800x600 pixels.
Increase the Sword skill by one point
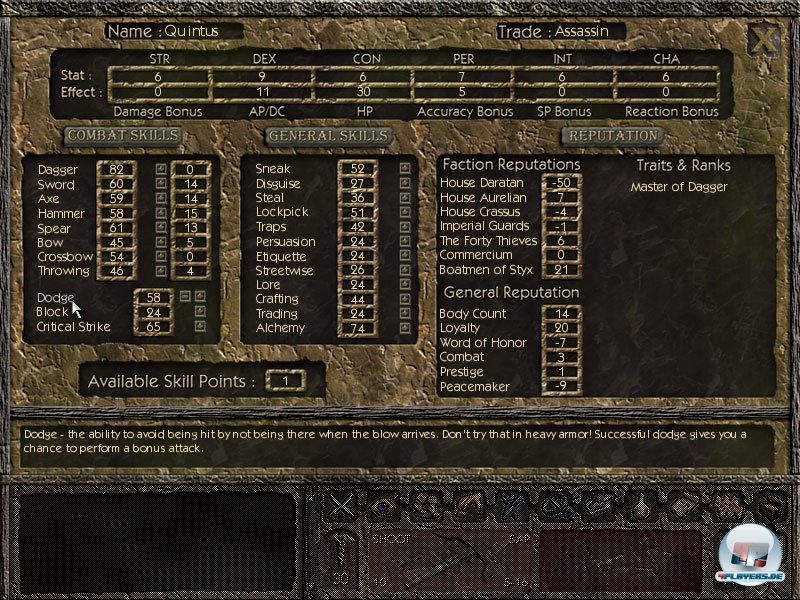161,184
